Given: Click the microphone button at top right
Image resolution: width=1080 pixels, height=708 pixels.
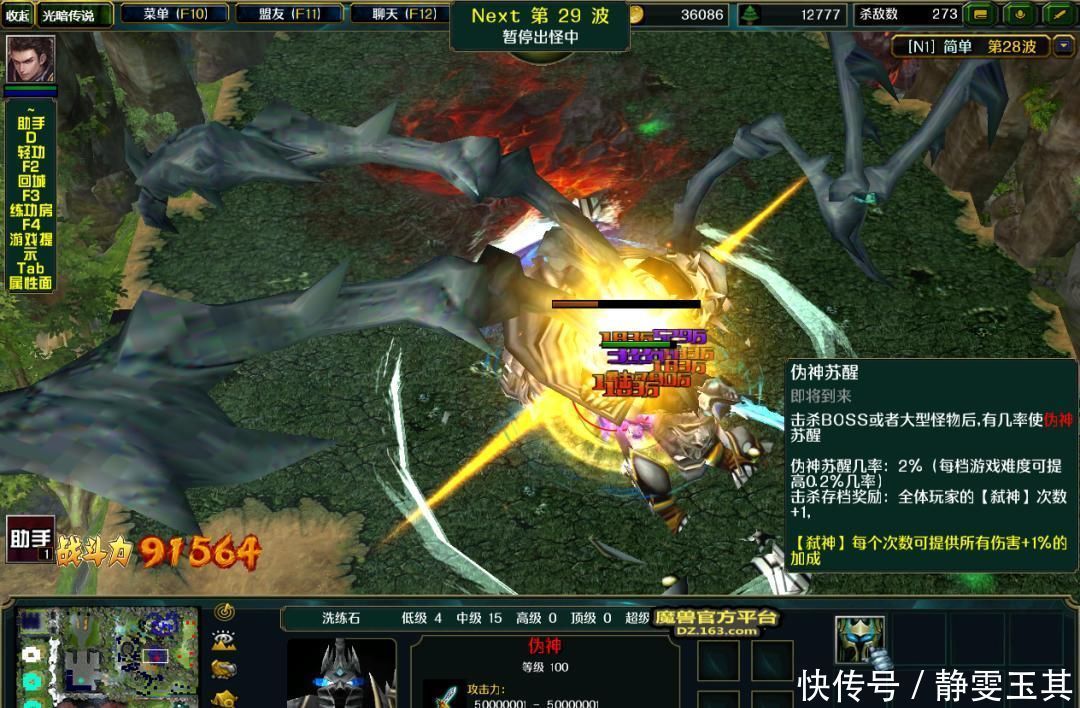Looking at the screenshot, I should pyautogui.click(x=1018, y=14).
